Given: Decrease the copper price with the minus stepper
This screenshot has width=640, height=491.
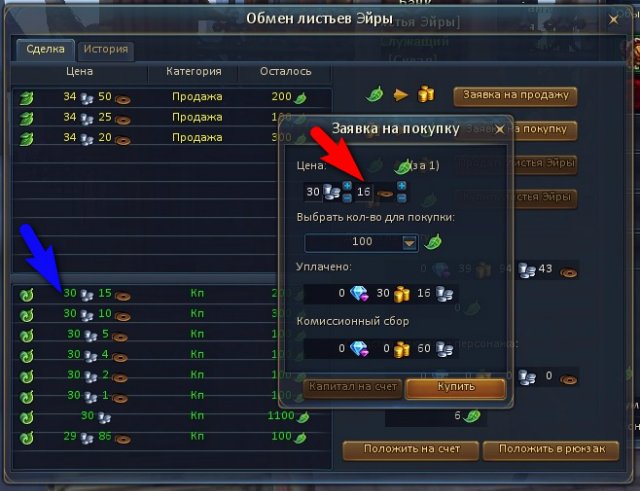Looking at the screenshot, I should coord(401,197).
